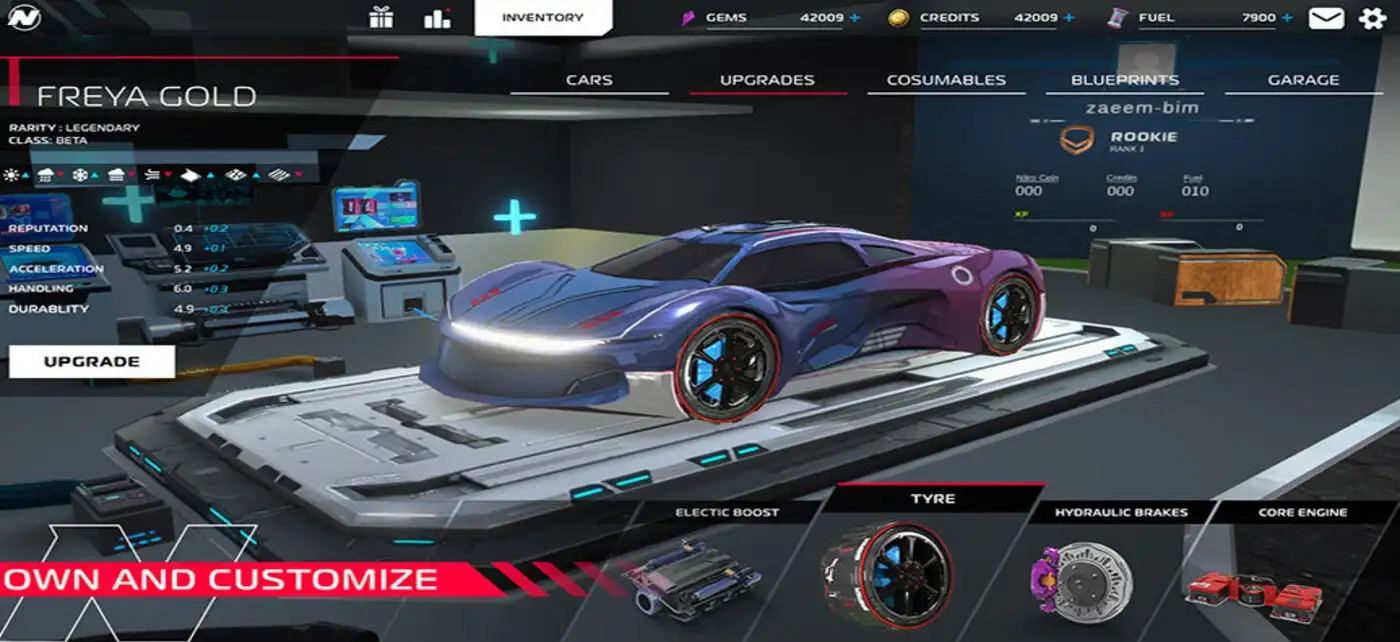
Task: Click the game logo in top corner
Action: 22,17
